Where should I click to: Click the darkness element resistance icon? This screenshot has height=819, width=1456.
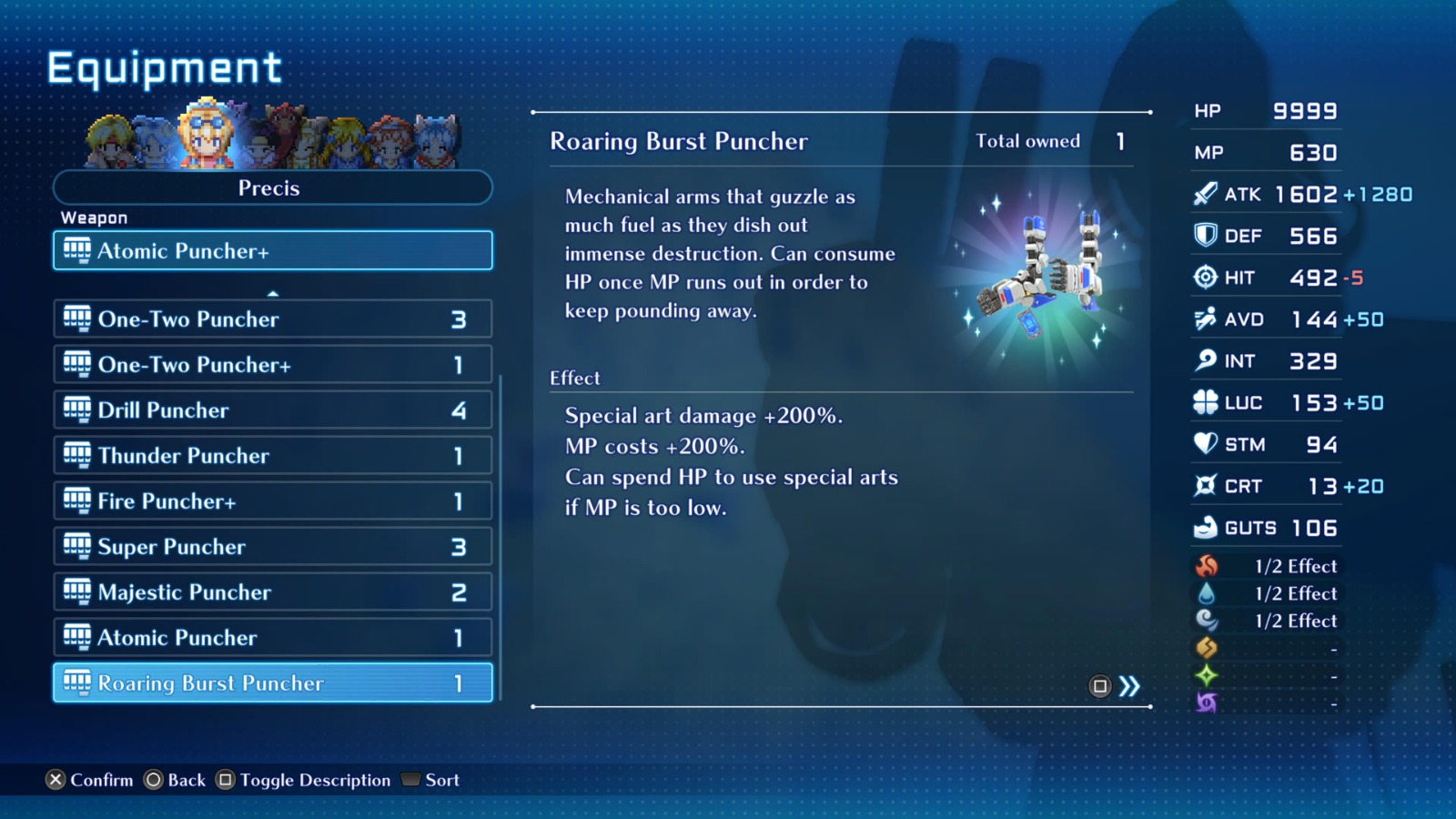(x=1206, y=702)
